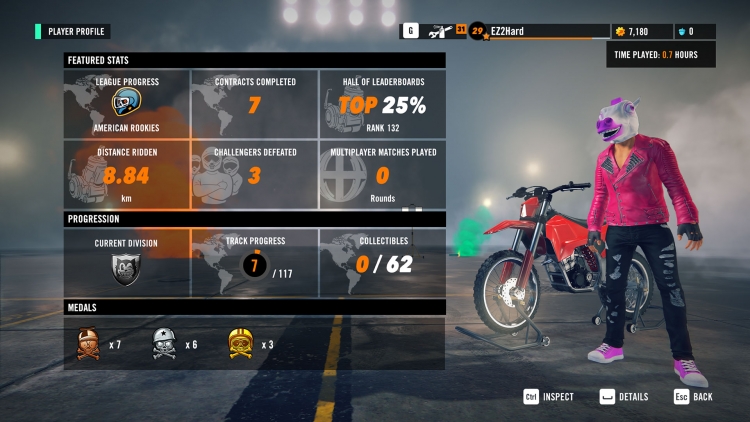This screenshot has height=422, width=750.
Task: Click the Challengers Defeated tile
Action: pos(254,174)
